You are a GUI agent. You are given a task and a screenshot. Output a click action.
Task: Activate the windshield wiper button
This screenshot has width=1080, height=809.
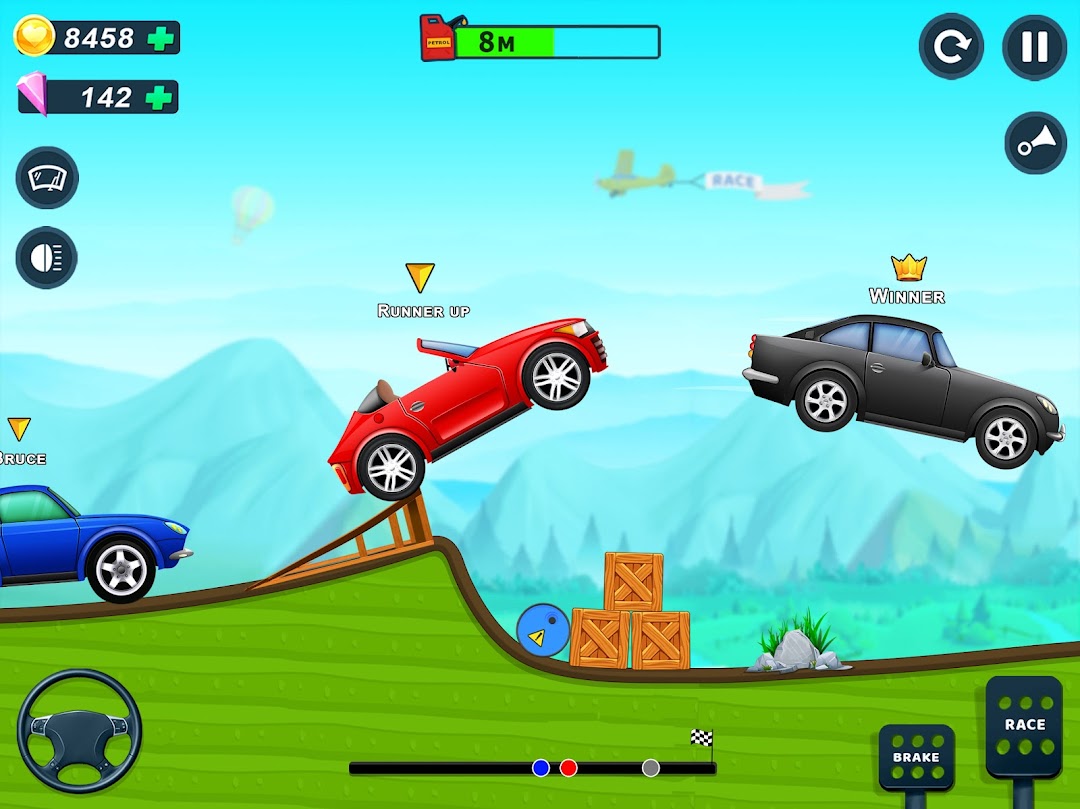coord(47,178)
